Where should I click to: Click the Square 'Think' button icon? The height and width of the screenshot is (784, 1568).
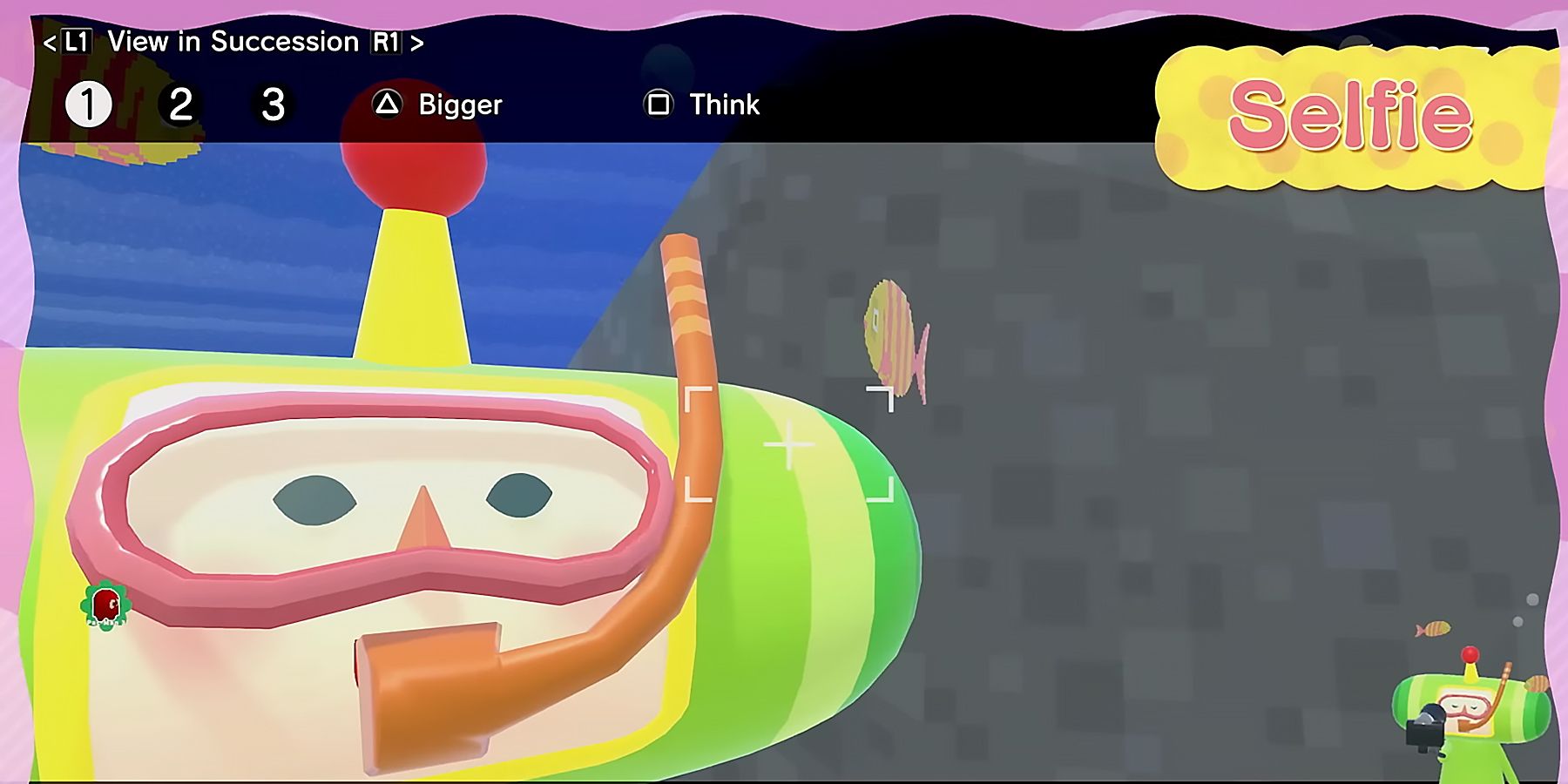pyautogui.click(x=659, y=104)
